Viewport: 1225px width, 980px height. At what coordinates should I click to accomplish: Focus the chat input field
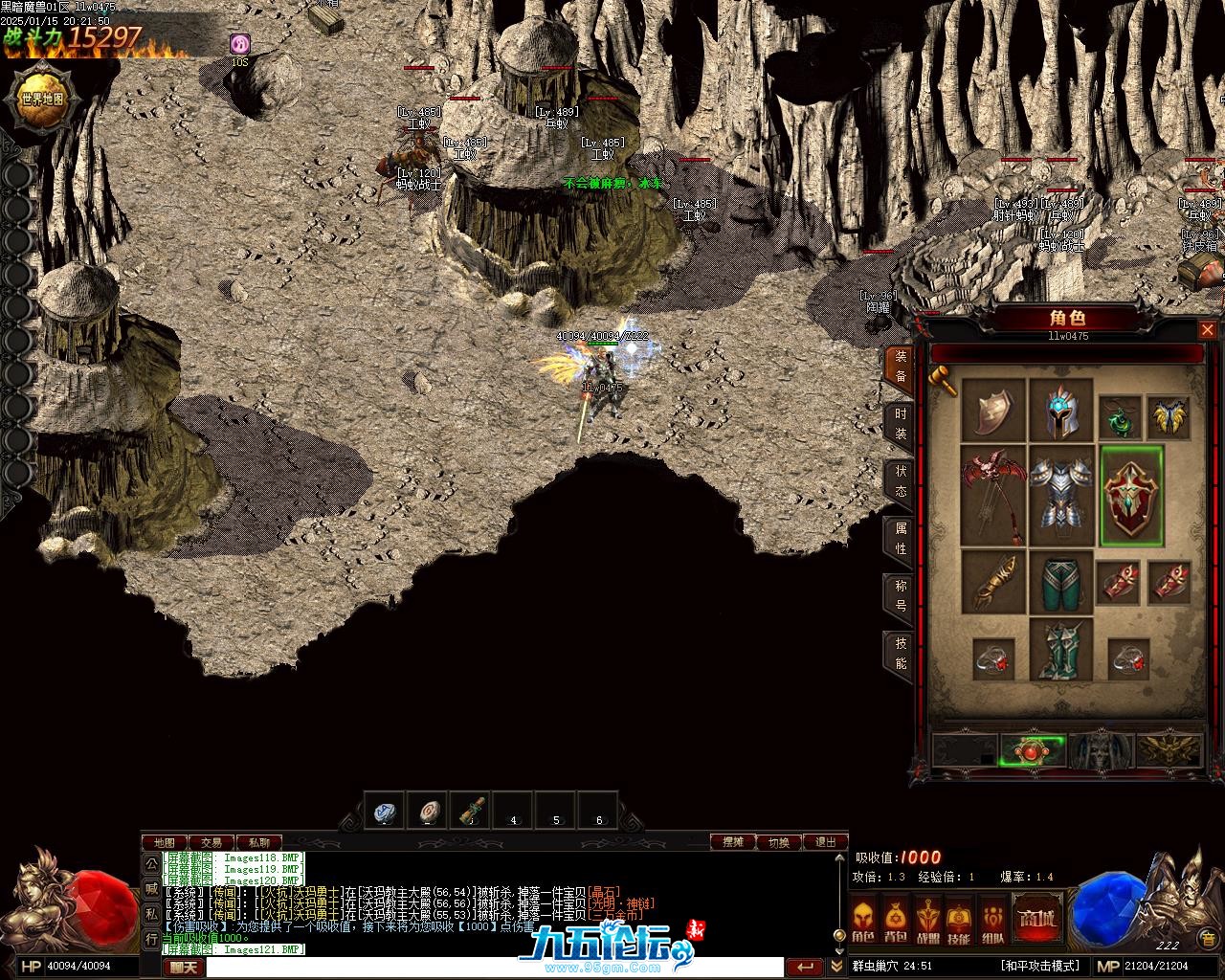tap(493, 968)
